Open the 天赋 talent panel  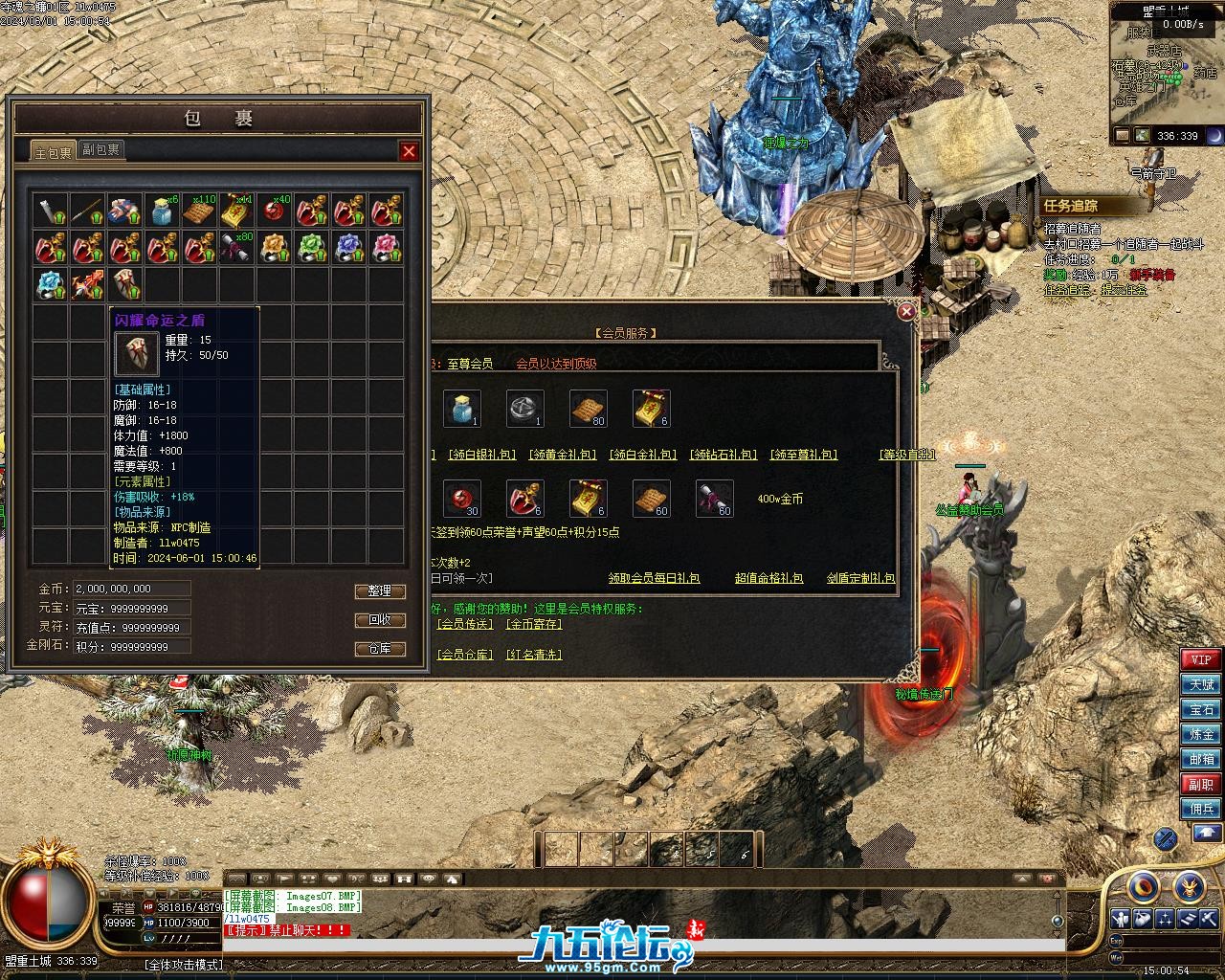pos(1201,685)
